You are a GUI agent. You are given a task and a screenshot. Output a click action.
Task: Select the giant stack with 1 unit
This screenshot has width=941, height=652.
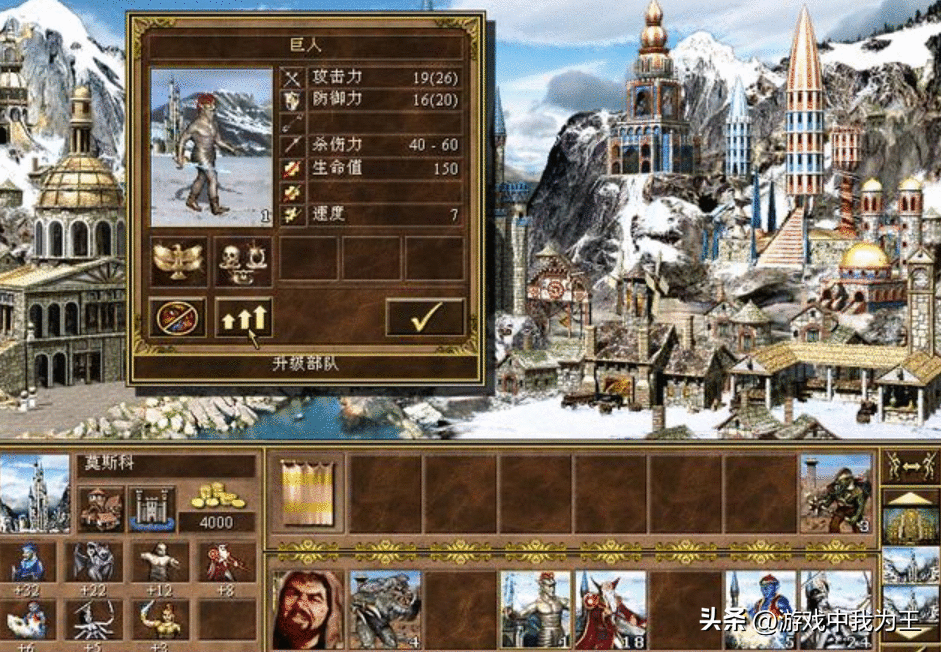(534, 610)
